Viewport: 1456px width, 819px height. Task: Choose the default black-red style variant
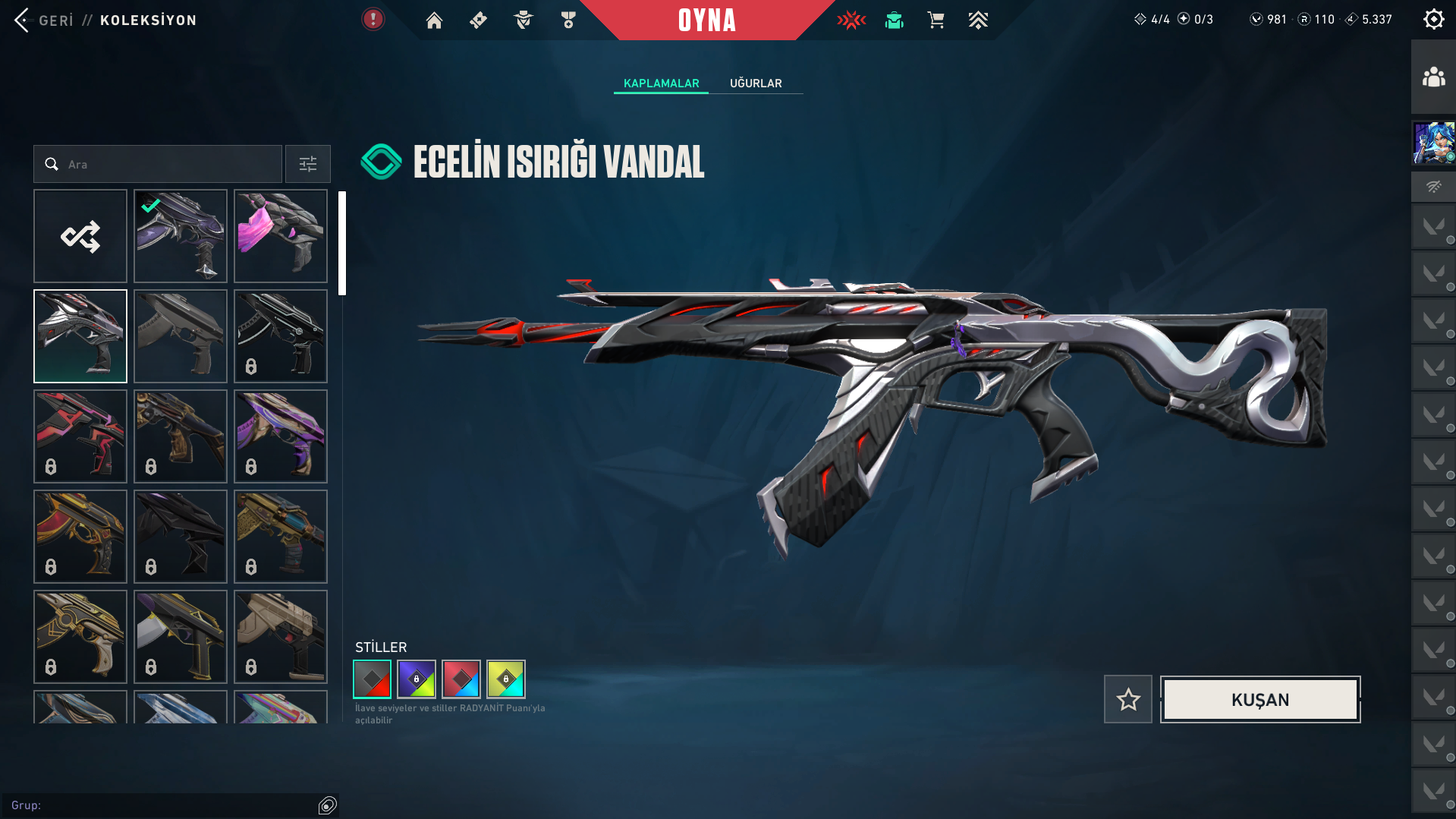372,679
